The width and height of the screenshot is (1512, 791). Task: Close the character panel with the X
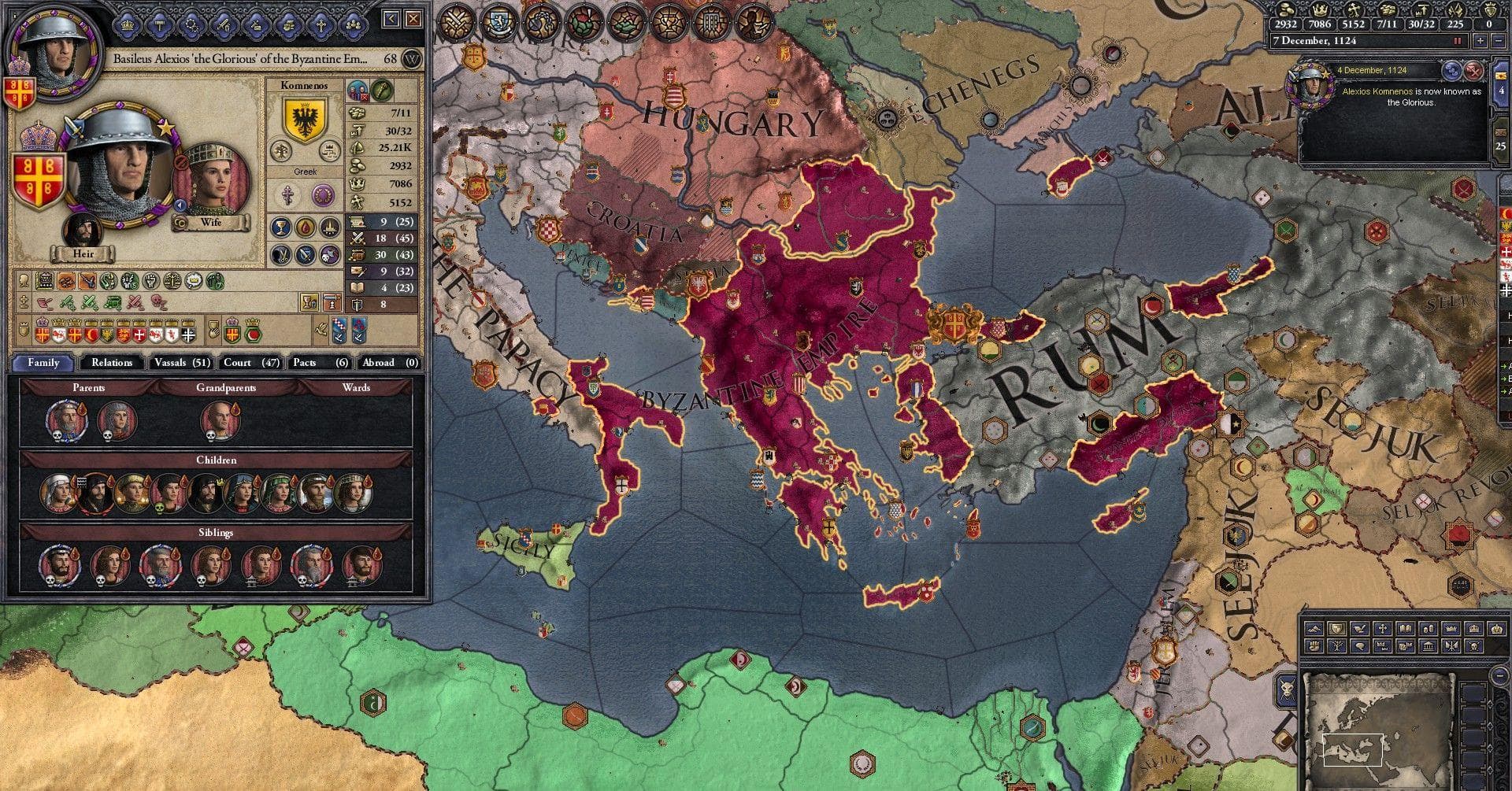pos(413,18)
